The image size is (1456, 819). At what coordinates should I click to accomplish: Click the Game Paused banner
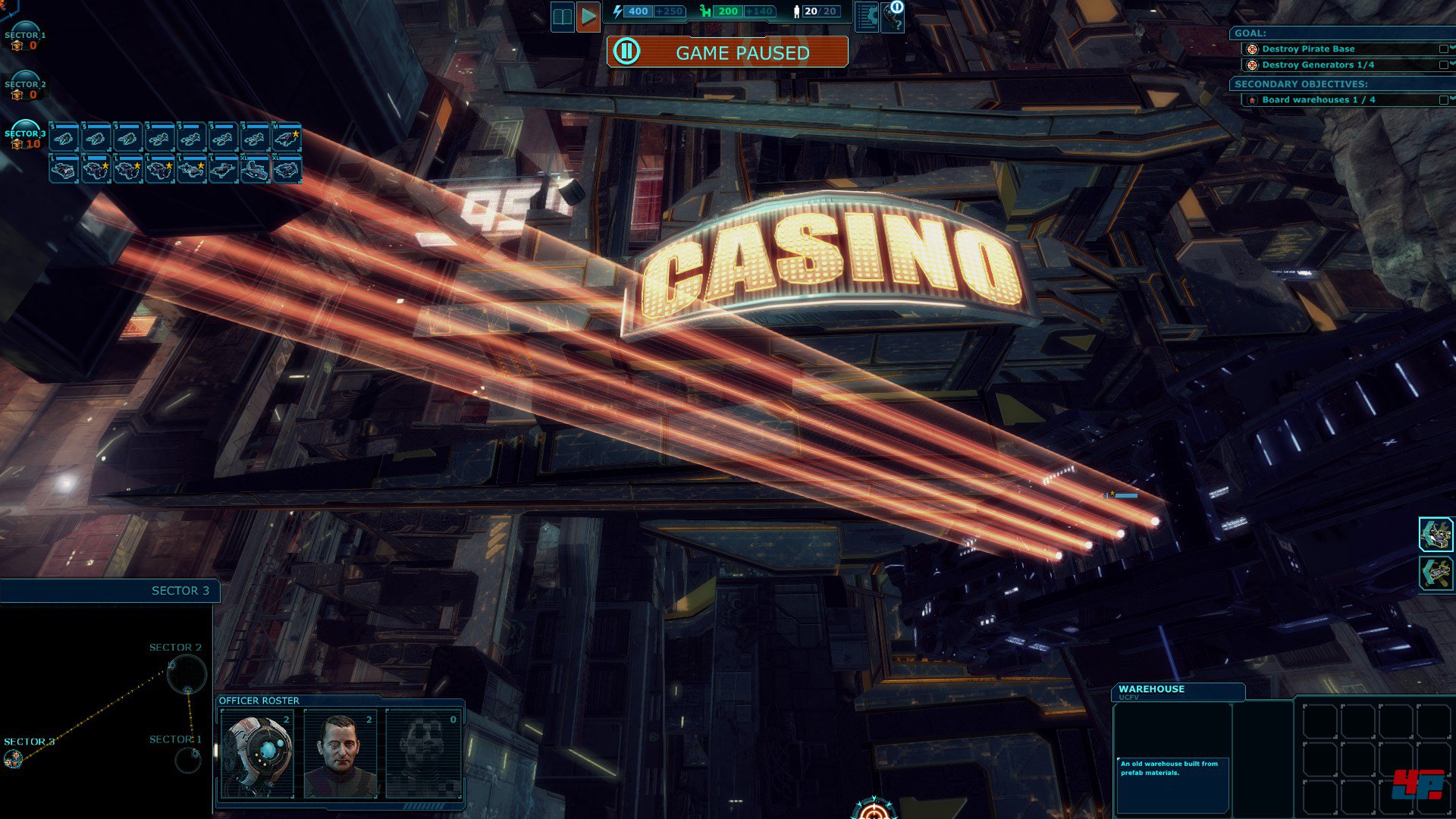[x=726, y=52]
